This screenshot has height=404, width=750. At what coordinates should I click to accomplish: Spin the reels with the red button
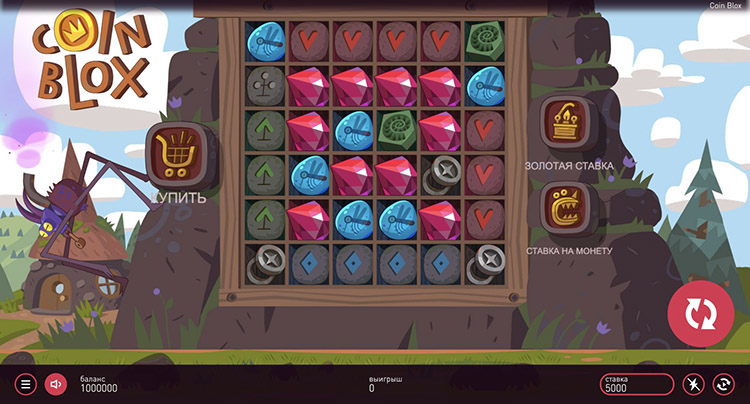(x=701, y=313)
